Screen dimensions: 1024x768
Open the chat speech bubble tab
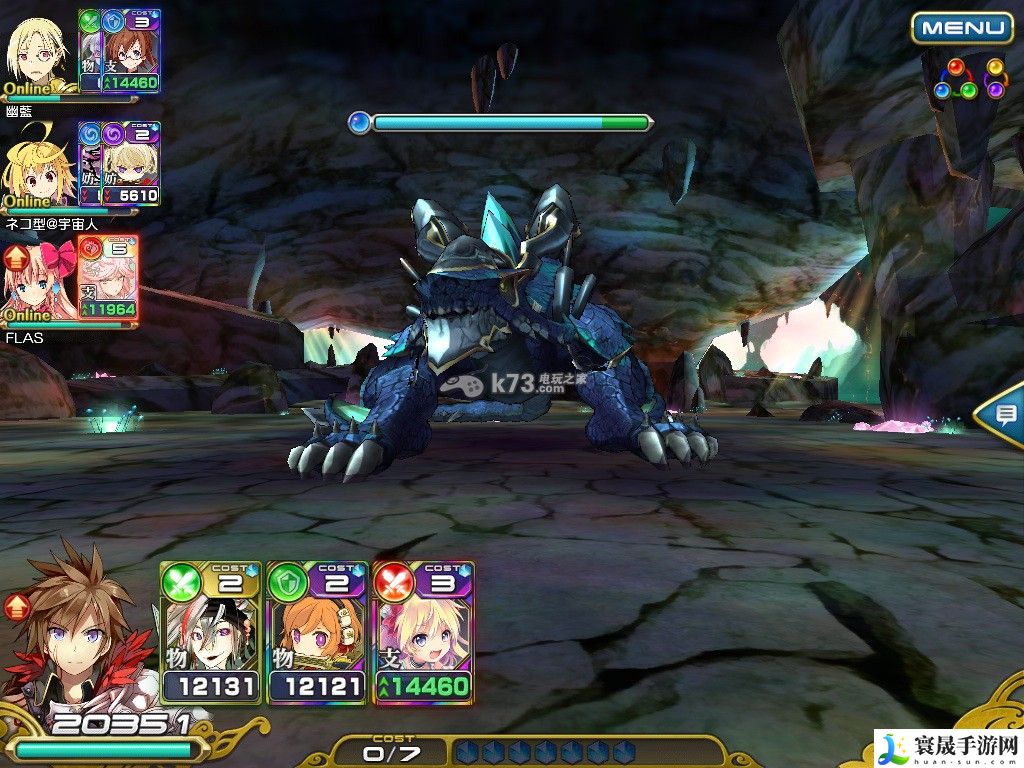pos(1002,414)
